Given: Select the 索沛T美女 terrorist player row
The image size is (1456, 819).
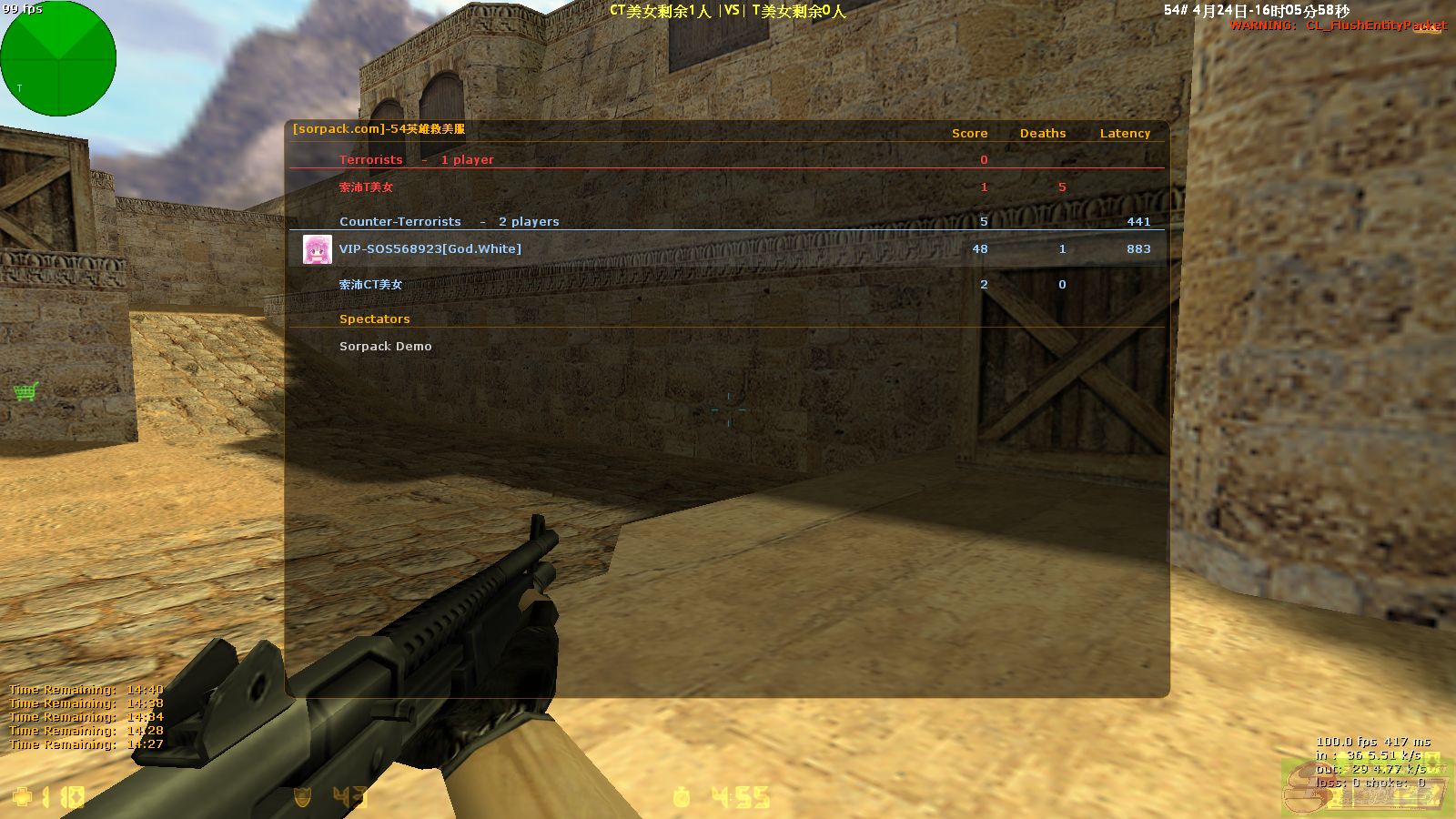Looking at the screenshot, I should 366,187.
